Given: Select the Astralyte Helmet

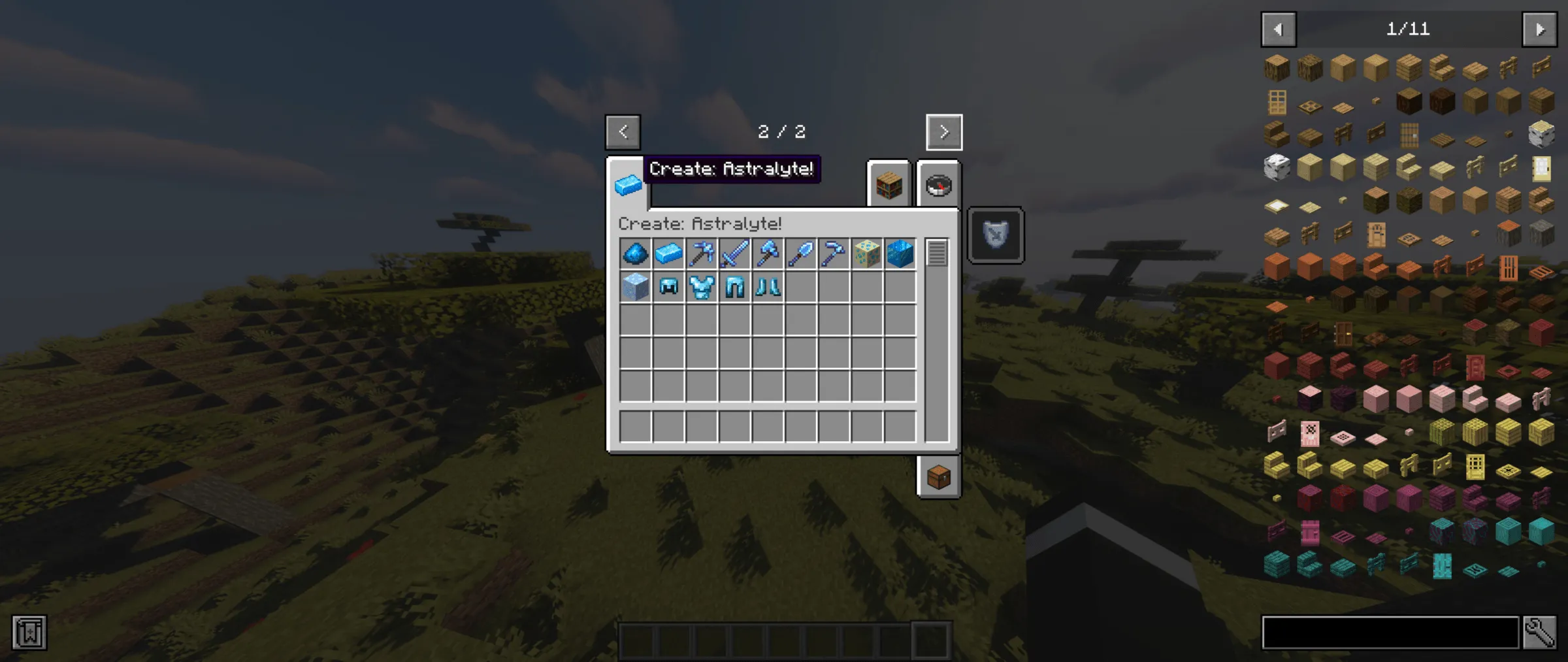Looking at the screenshot, I should 667,288.
